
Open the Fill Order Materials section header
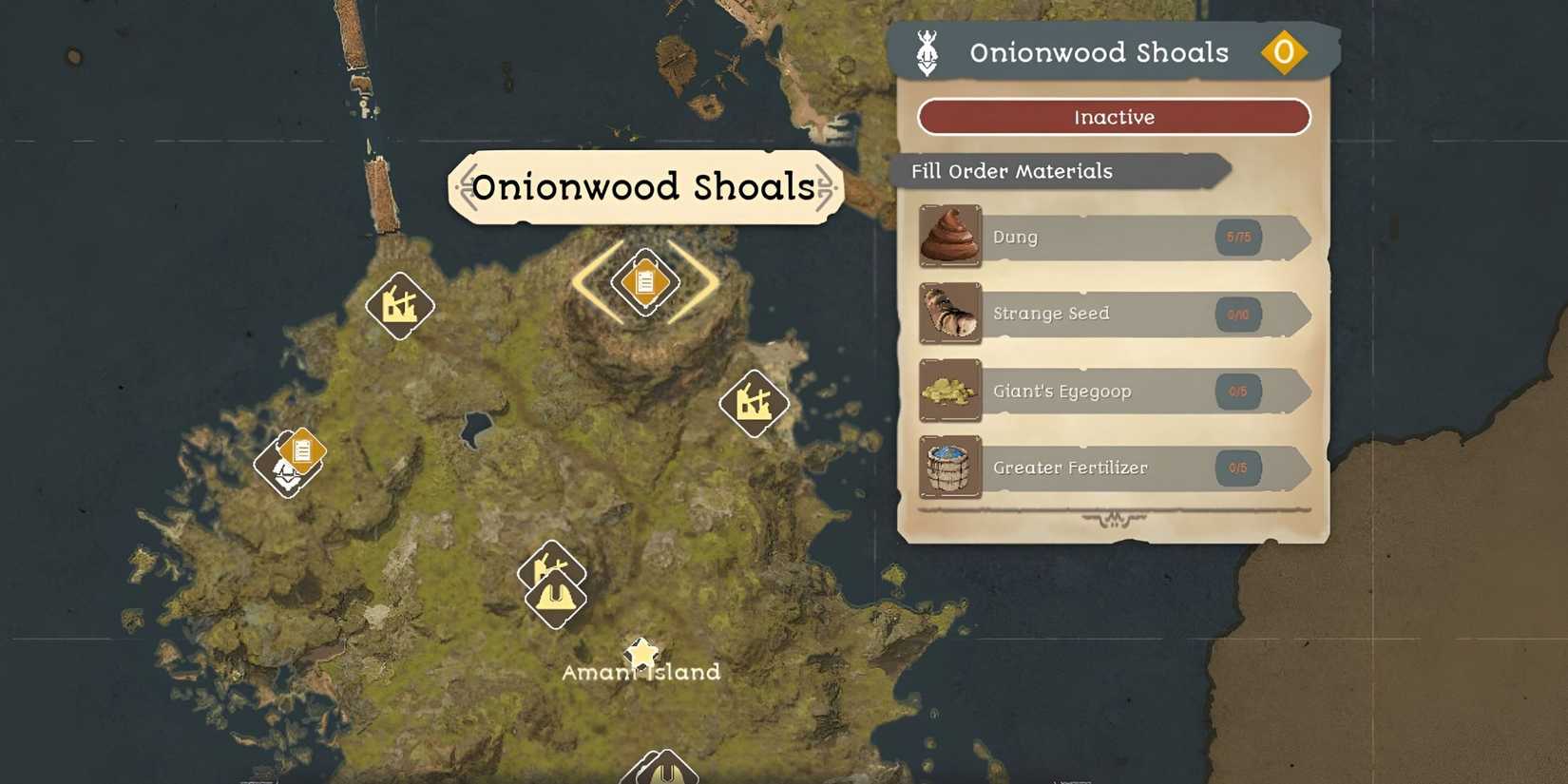pos(1011,171)
